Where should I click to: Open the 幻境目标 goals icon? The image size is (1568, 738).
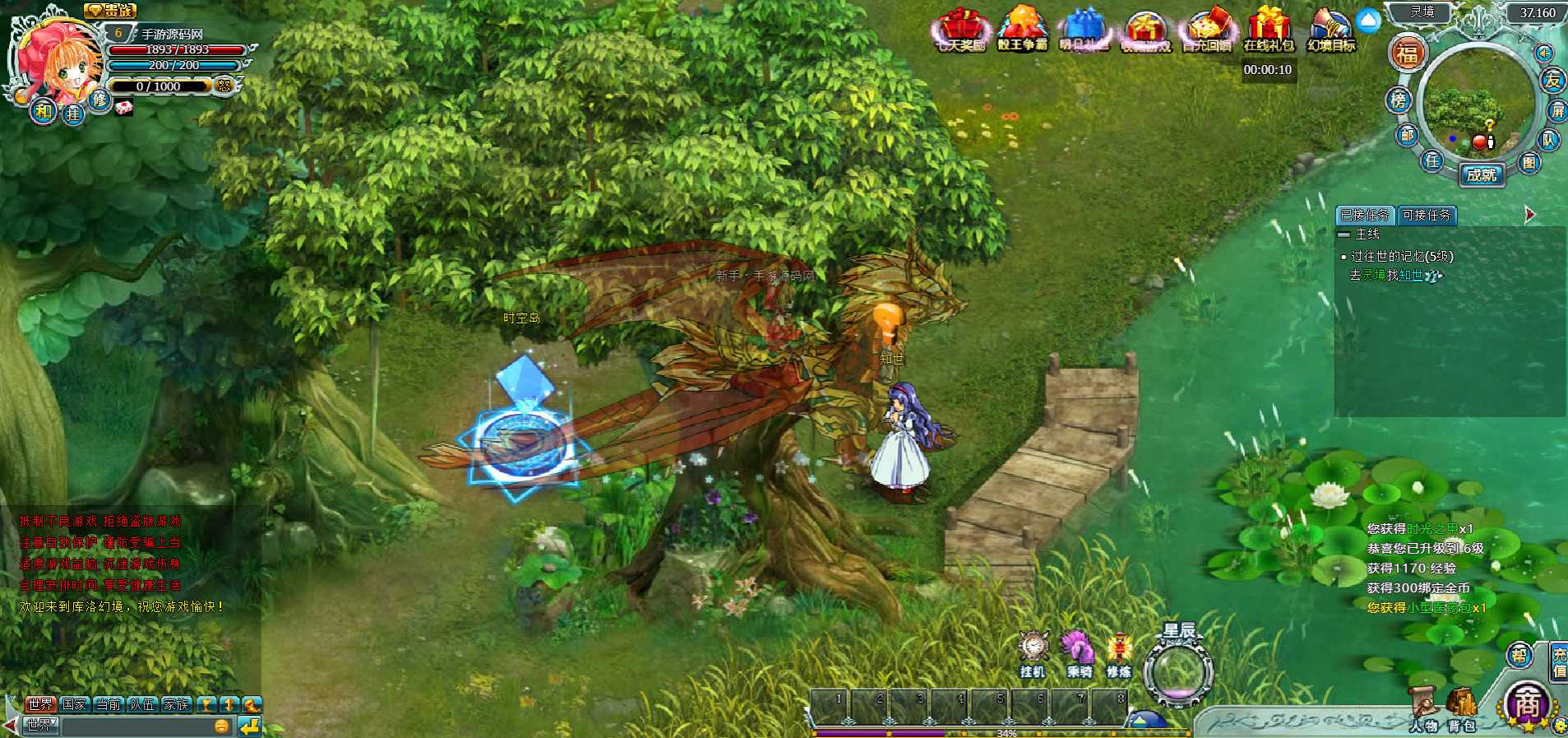coord(1331,30)
